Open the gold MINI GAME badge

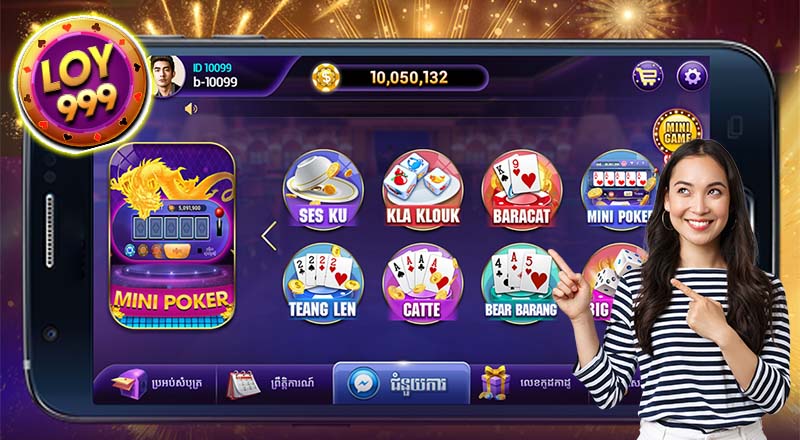pyautogui.click(x=676, y=130)
